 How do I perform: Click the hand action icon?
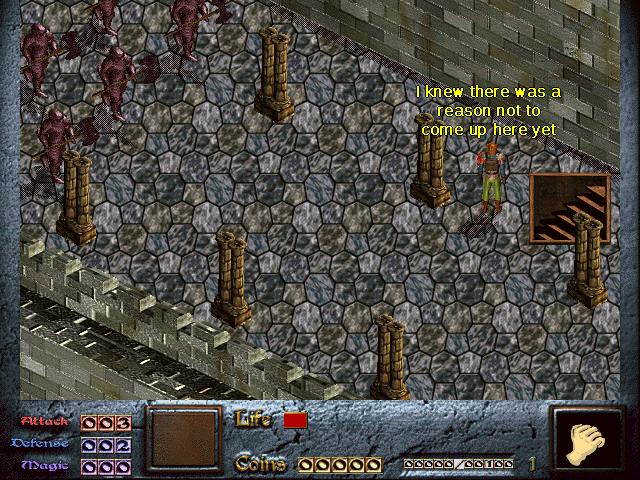pyautogui.click(x=587, y=441)
